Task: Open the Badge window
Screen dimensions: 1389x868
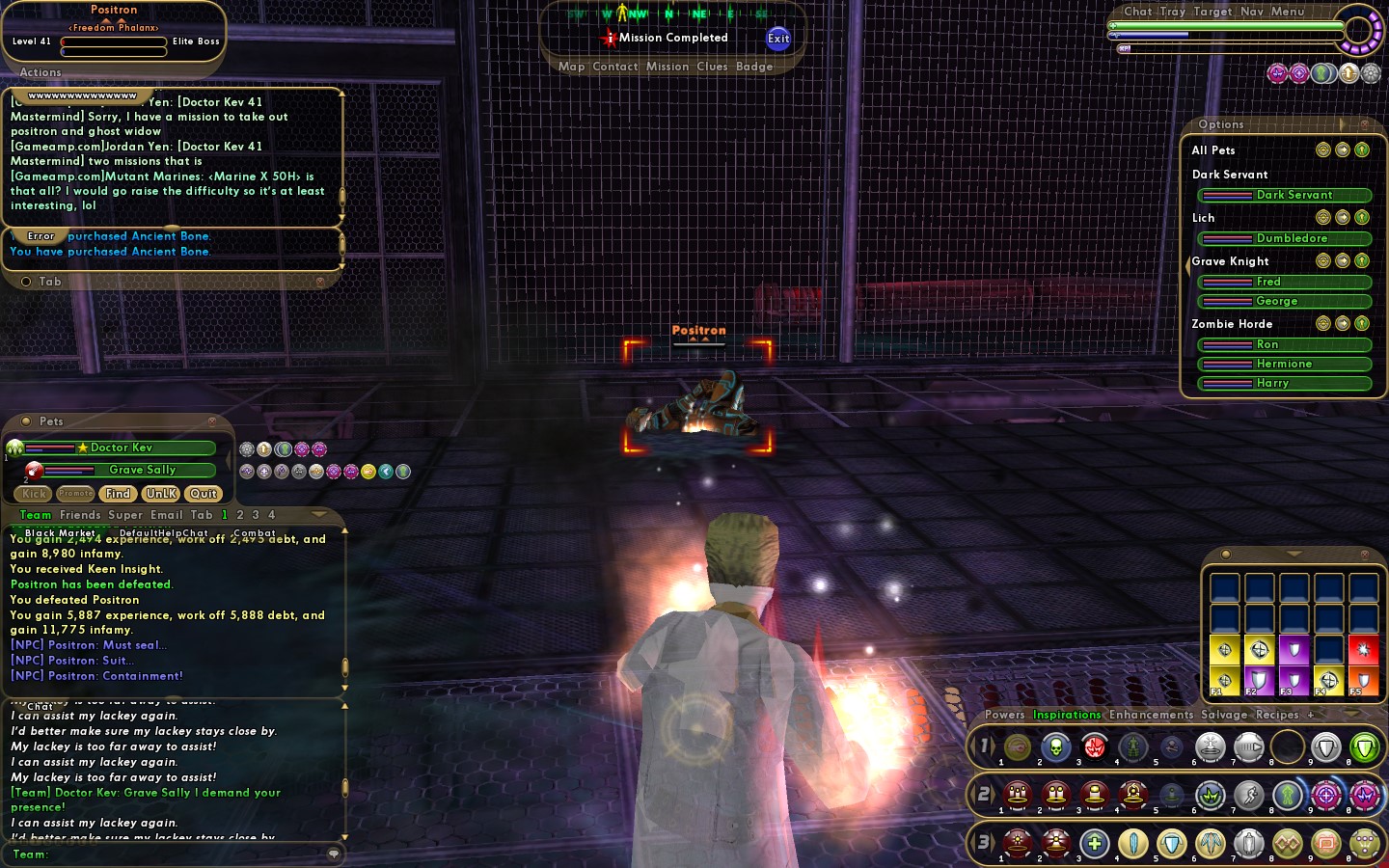Action: coord(753,67)
